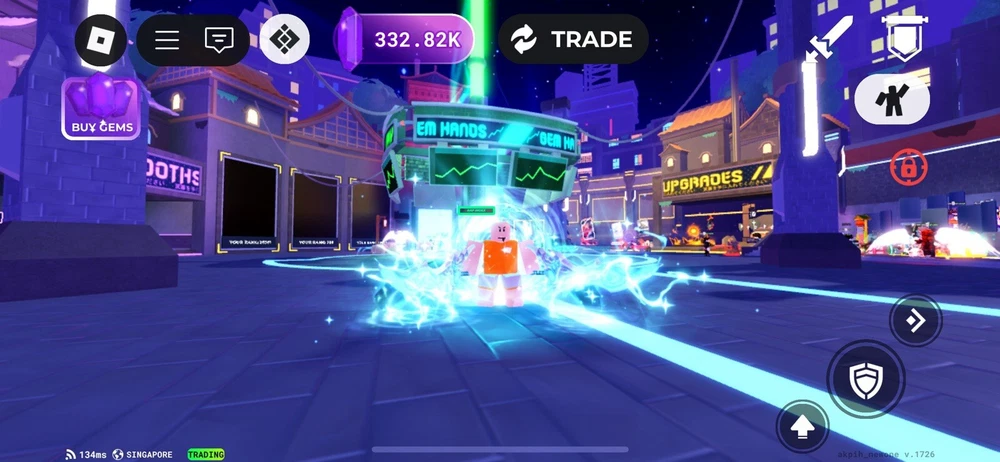Open the Roblox logo menu
Image resolution: width=1000 pixels, height=462 pixels.
pyautogui.click(x=102, y=40)
